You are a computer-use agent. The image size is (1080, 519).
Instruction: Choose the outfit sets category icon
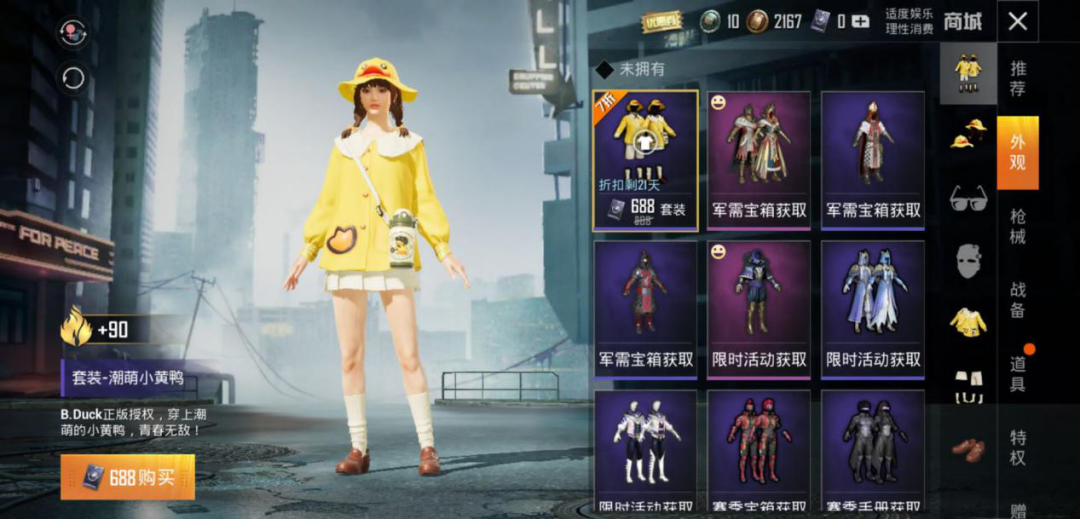click(x=967, y=72)
